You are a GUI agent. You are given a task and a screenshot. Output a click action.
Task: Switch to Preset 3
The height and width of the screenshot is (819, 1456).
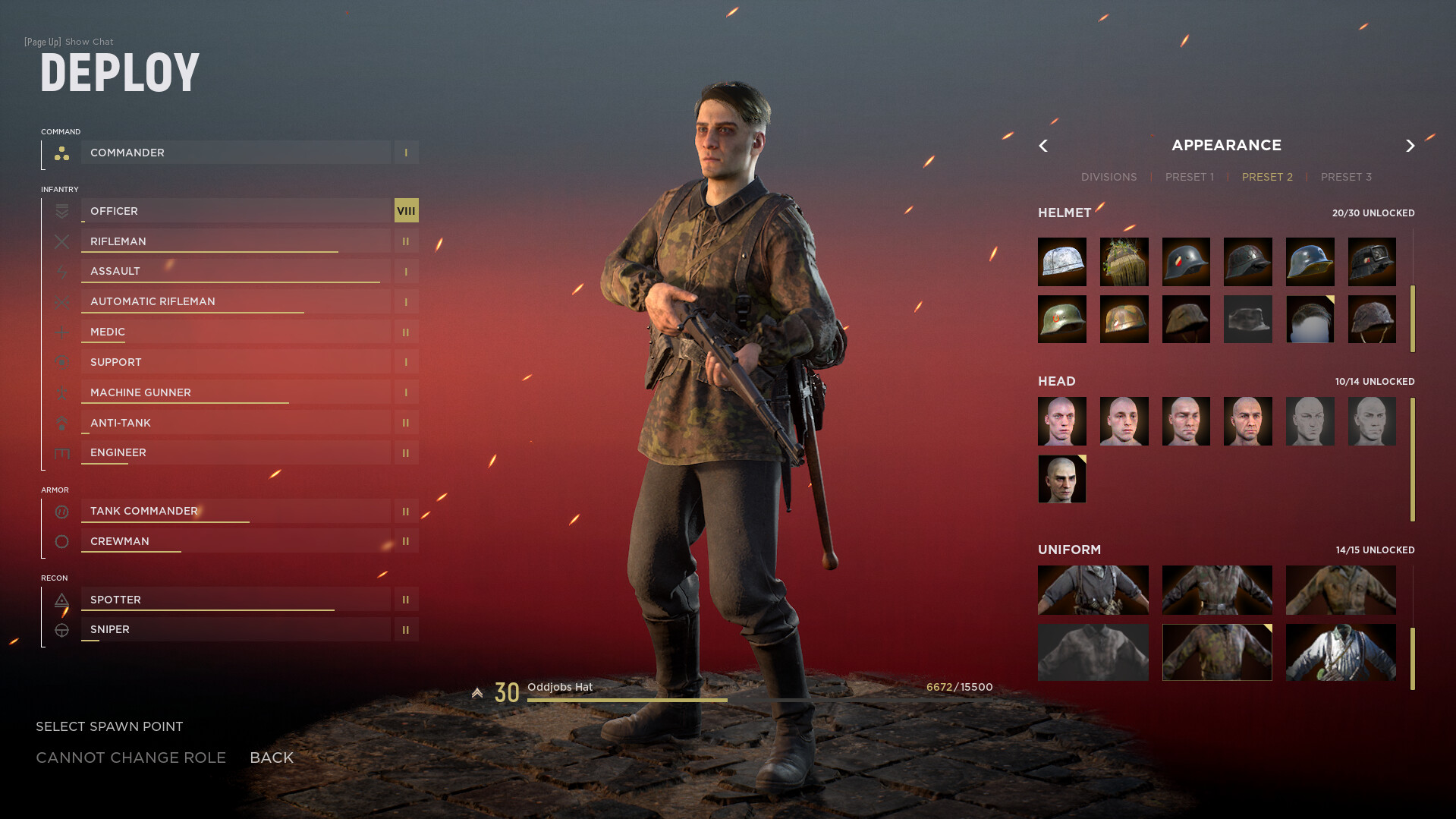point(1346,177)
